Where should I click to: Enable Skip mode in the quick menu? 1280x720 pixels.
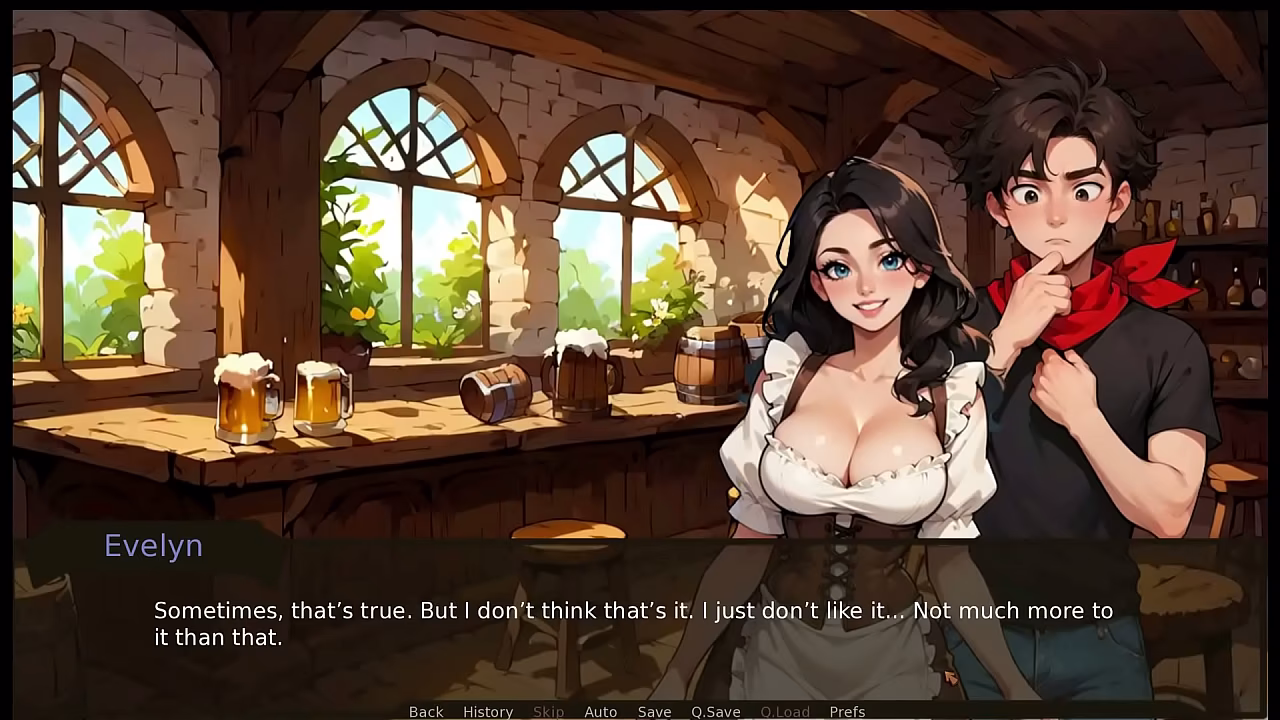coord(548,711)
